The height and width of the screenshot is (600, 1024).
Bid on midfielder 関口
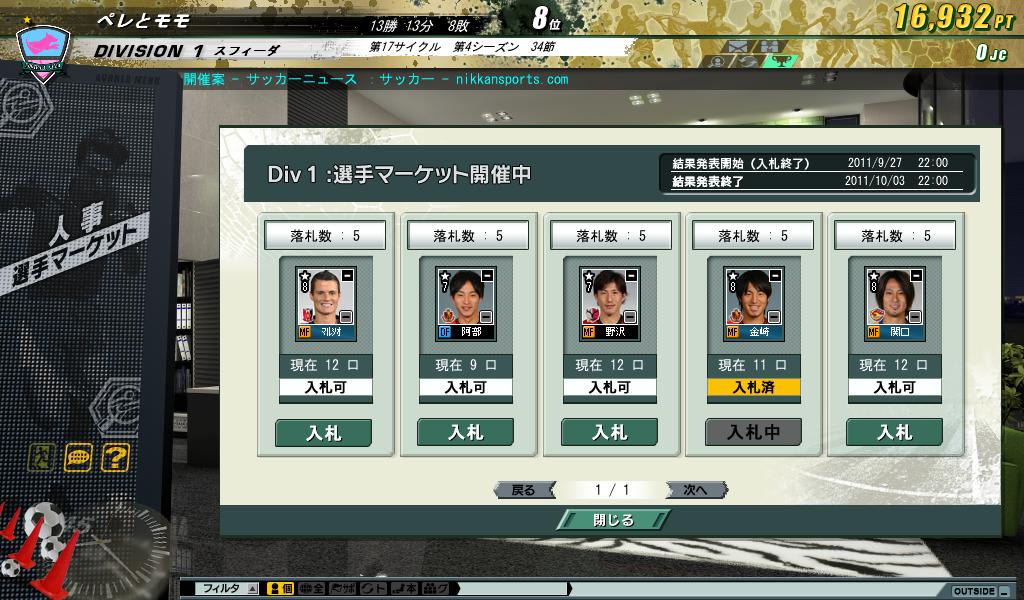click(x=895, y=432)
